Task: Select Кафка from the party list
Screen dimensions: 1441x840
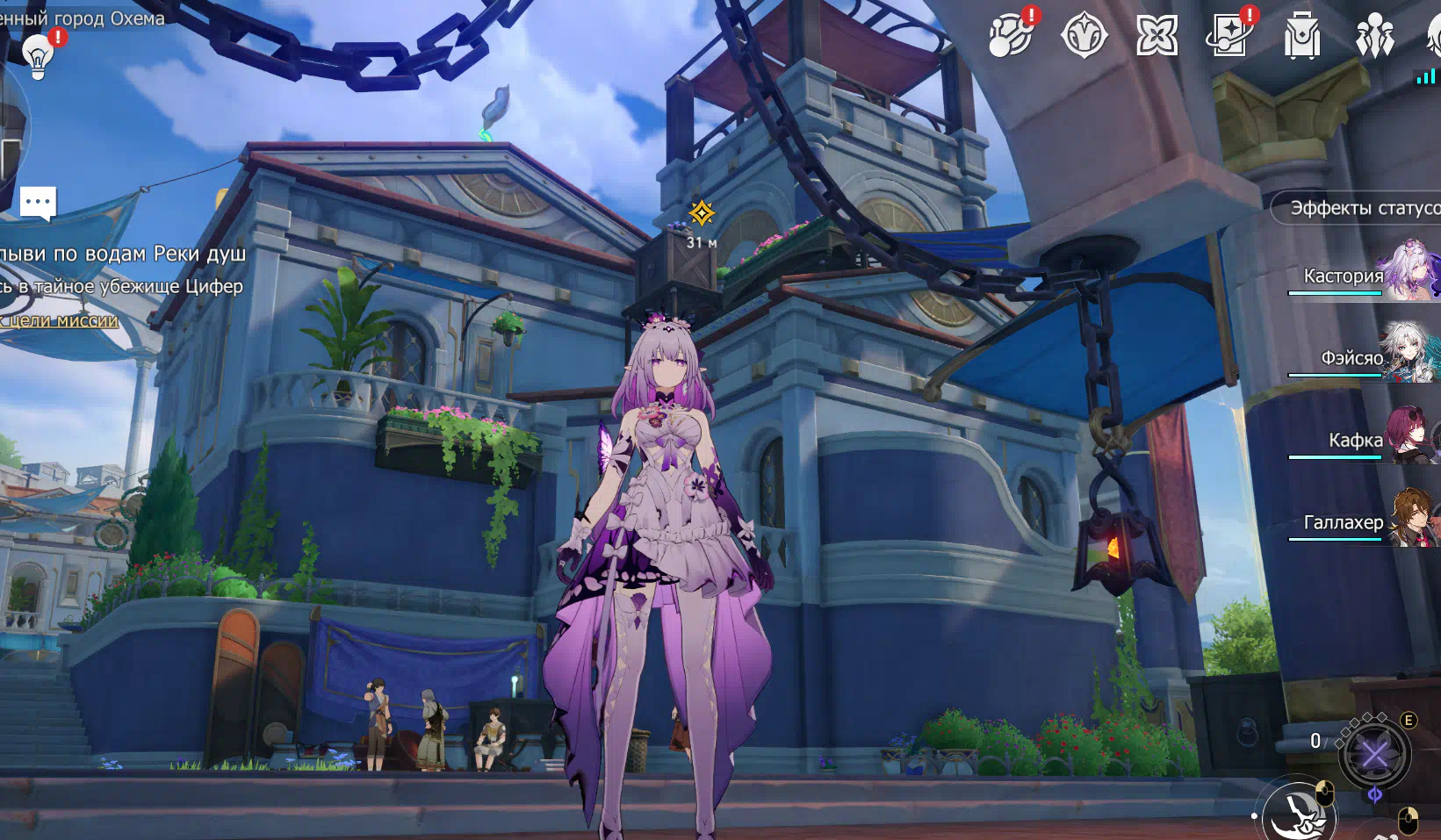Action: point(1361,440)
